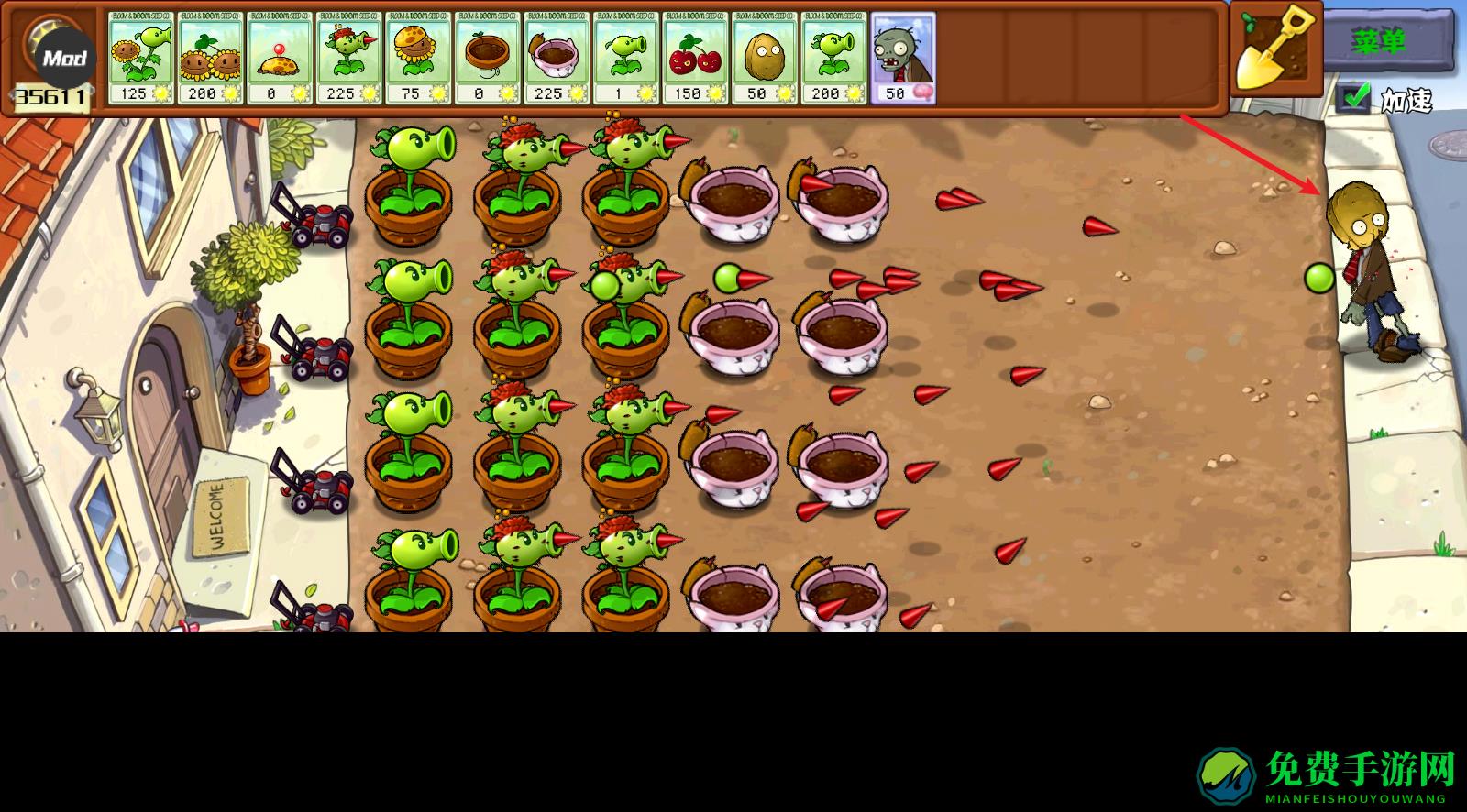Pick up the golden shovel tool
Screen dimensions: 1467x812
[1274, 48]
